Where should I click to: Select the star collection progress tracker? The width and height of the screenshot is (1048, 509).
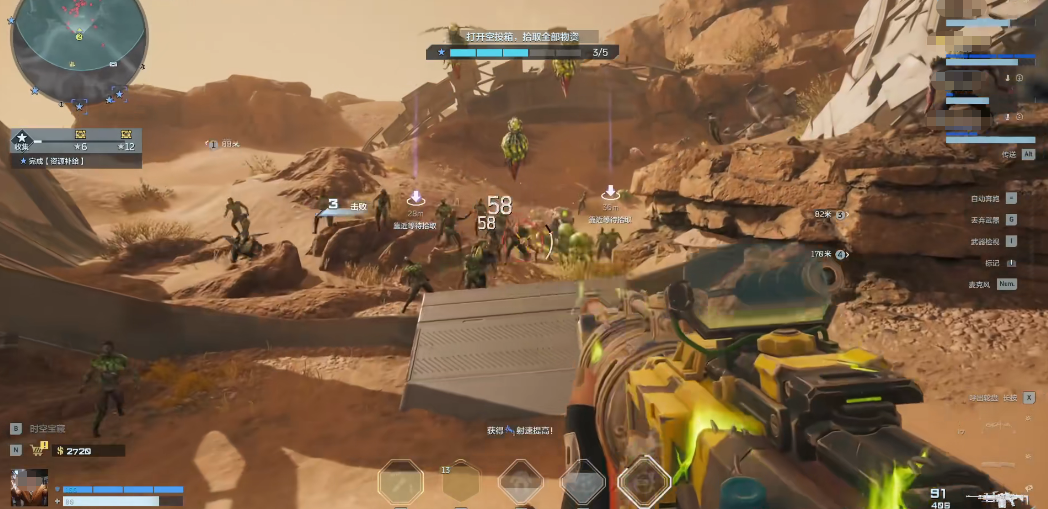point(75,140)
